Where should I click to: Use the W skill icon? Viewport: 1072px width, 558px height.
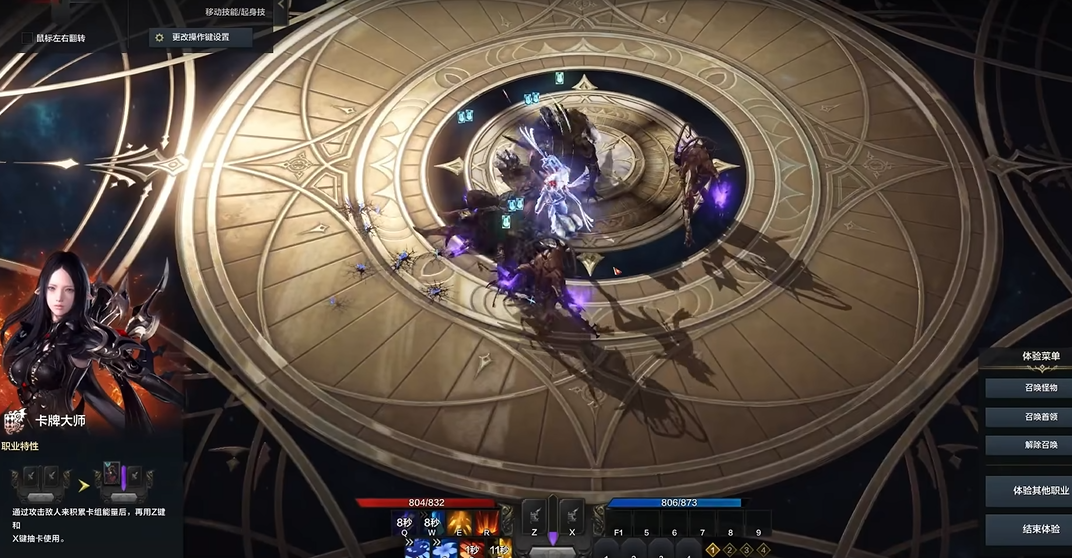[x=433, y=520]
